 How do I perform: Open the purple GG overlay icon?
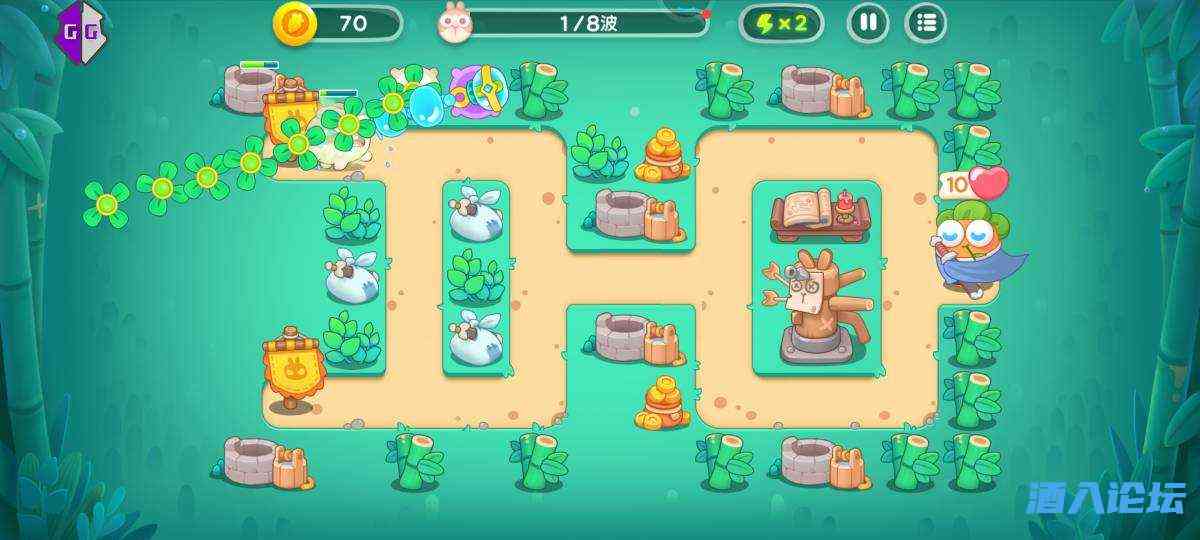point(82,27)
